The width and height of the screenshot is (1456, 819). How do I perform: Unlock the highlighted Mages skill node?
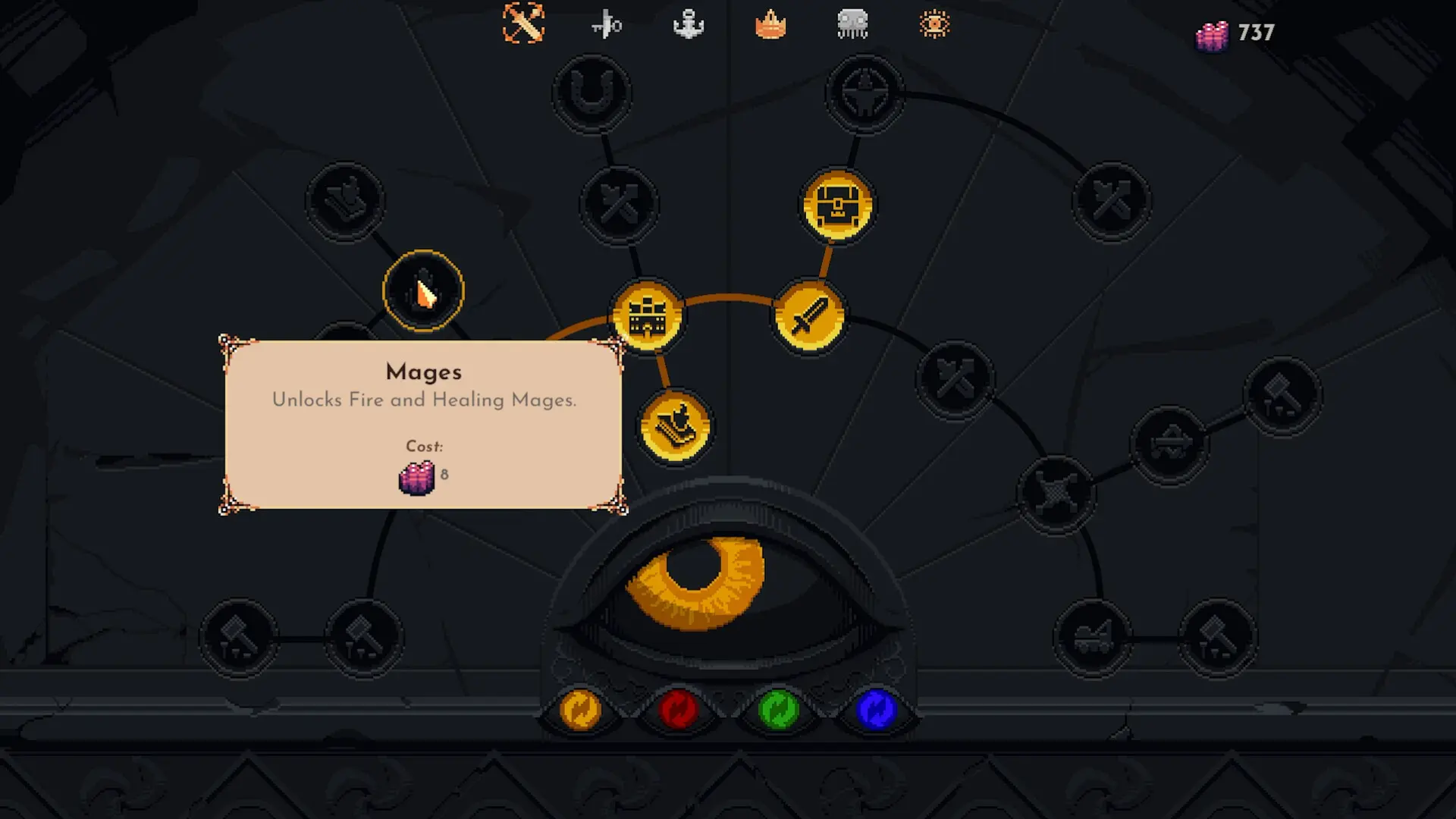point(423,290)
